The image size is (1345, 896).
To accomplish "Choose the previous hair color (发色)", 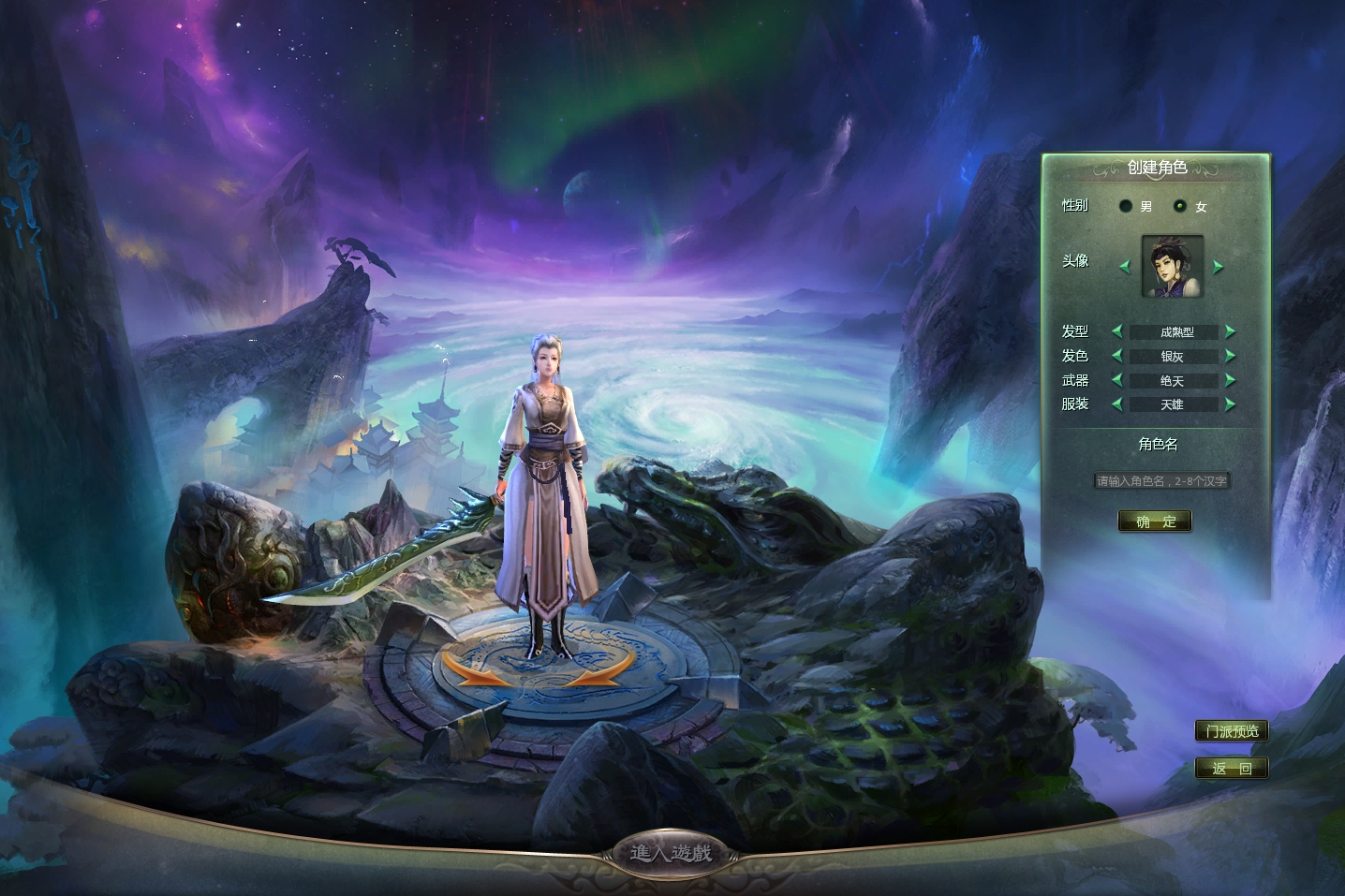I will (x=1116, y=356).
